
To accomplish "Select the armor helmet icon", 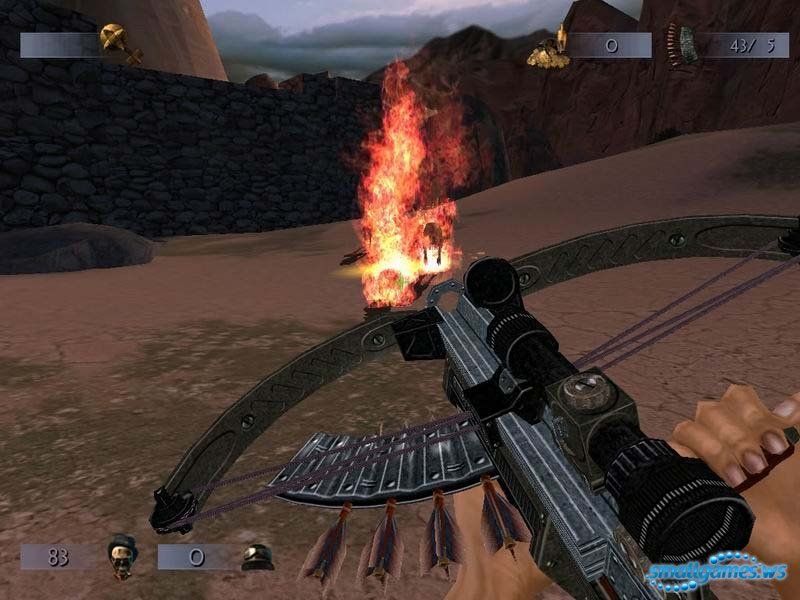I will coord(258,556).
